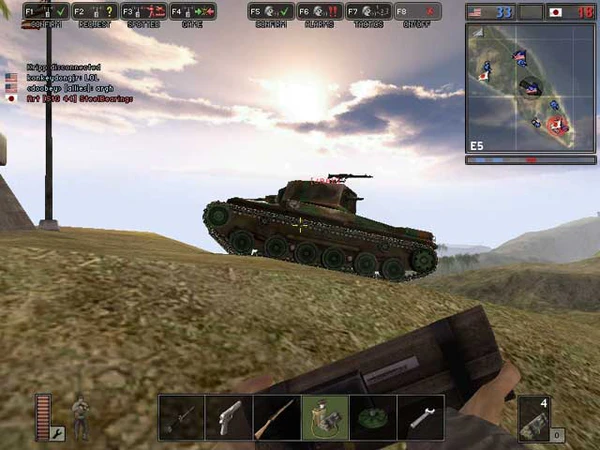Equip the wrench repair tool

coord(421,417)
